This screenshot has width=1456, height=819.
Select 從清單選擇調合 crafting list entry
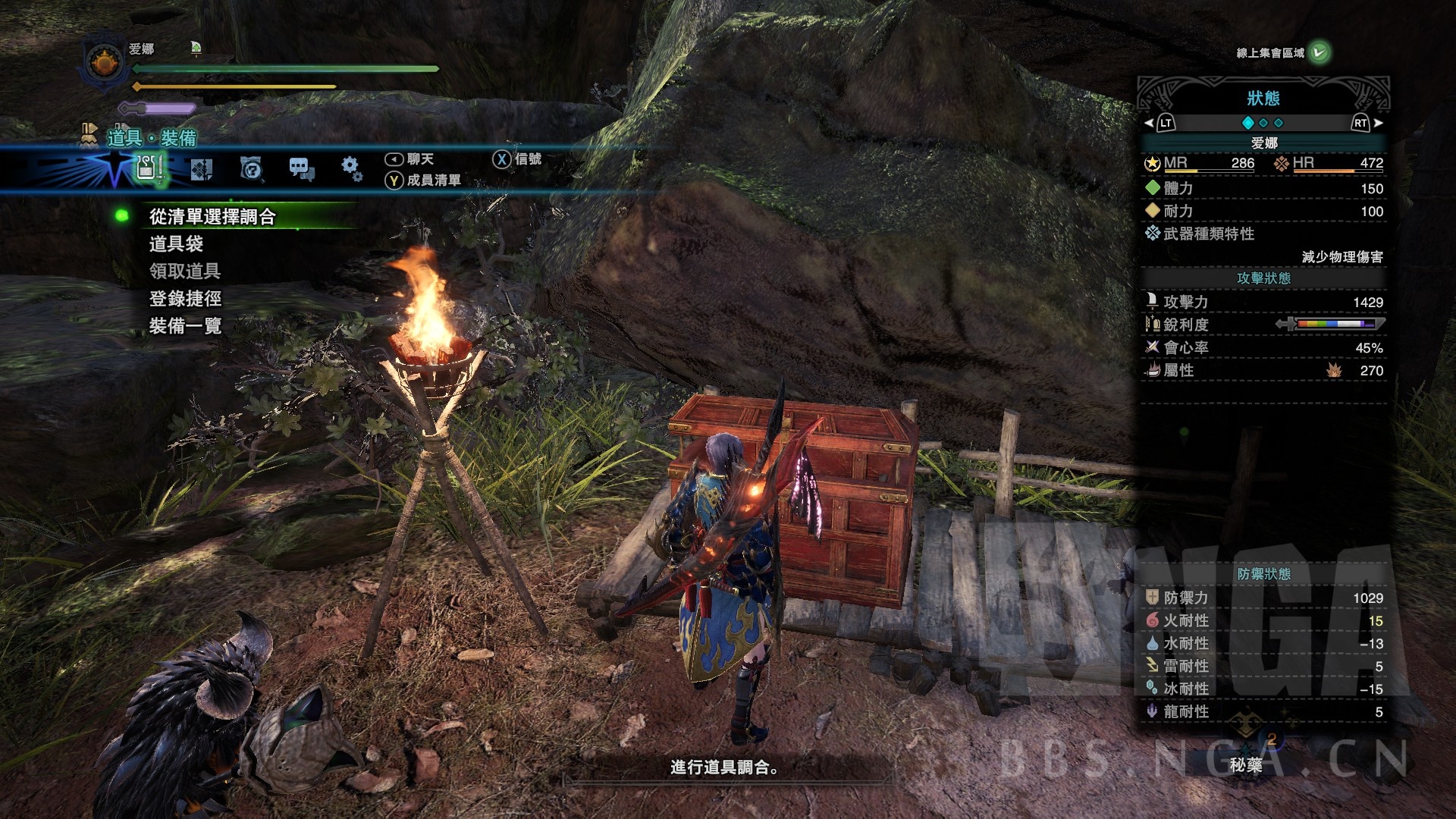(x=212, y=217)
